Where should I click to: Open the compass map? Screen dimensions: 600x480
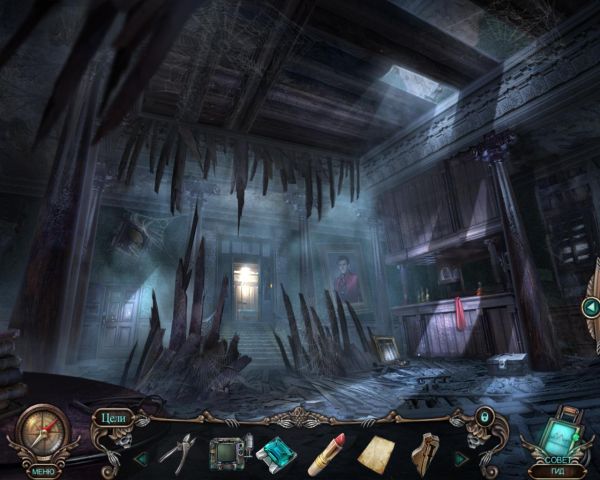(x=43, y=433)
